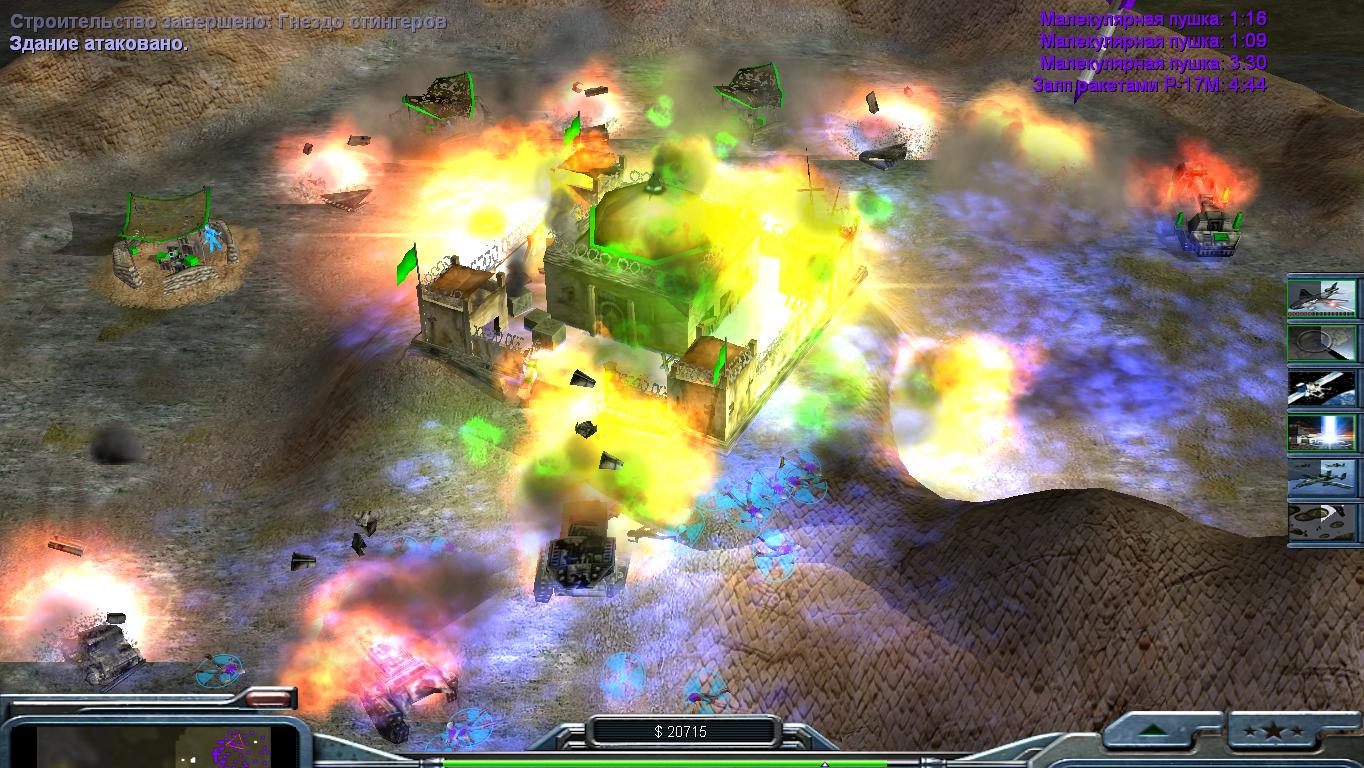
Task: Select the satellite special power
Action: [x=1322, y=388]
